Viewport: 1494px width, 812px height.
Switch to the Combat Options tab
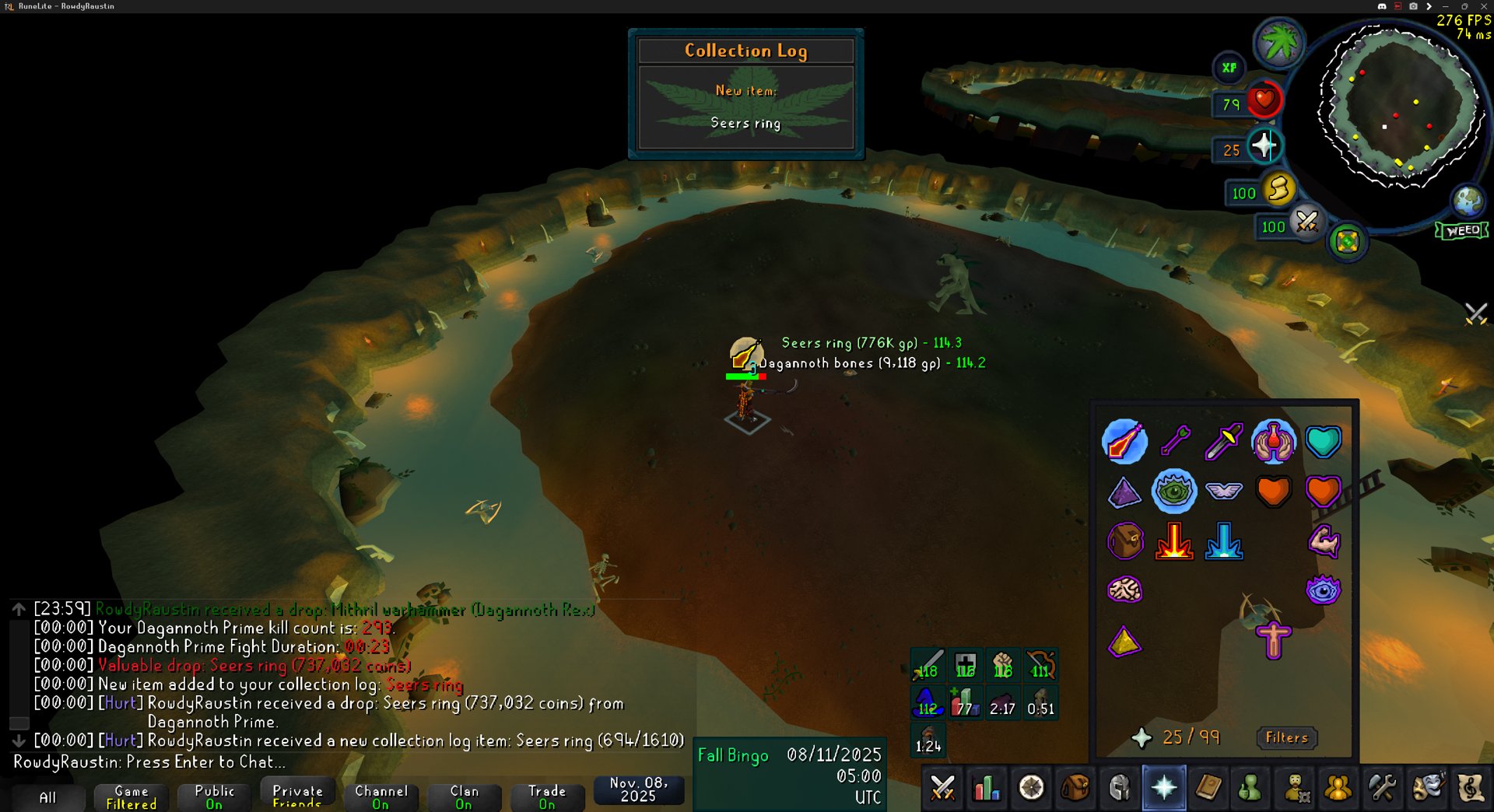[942, 789]
